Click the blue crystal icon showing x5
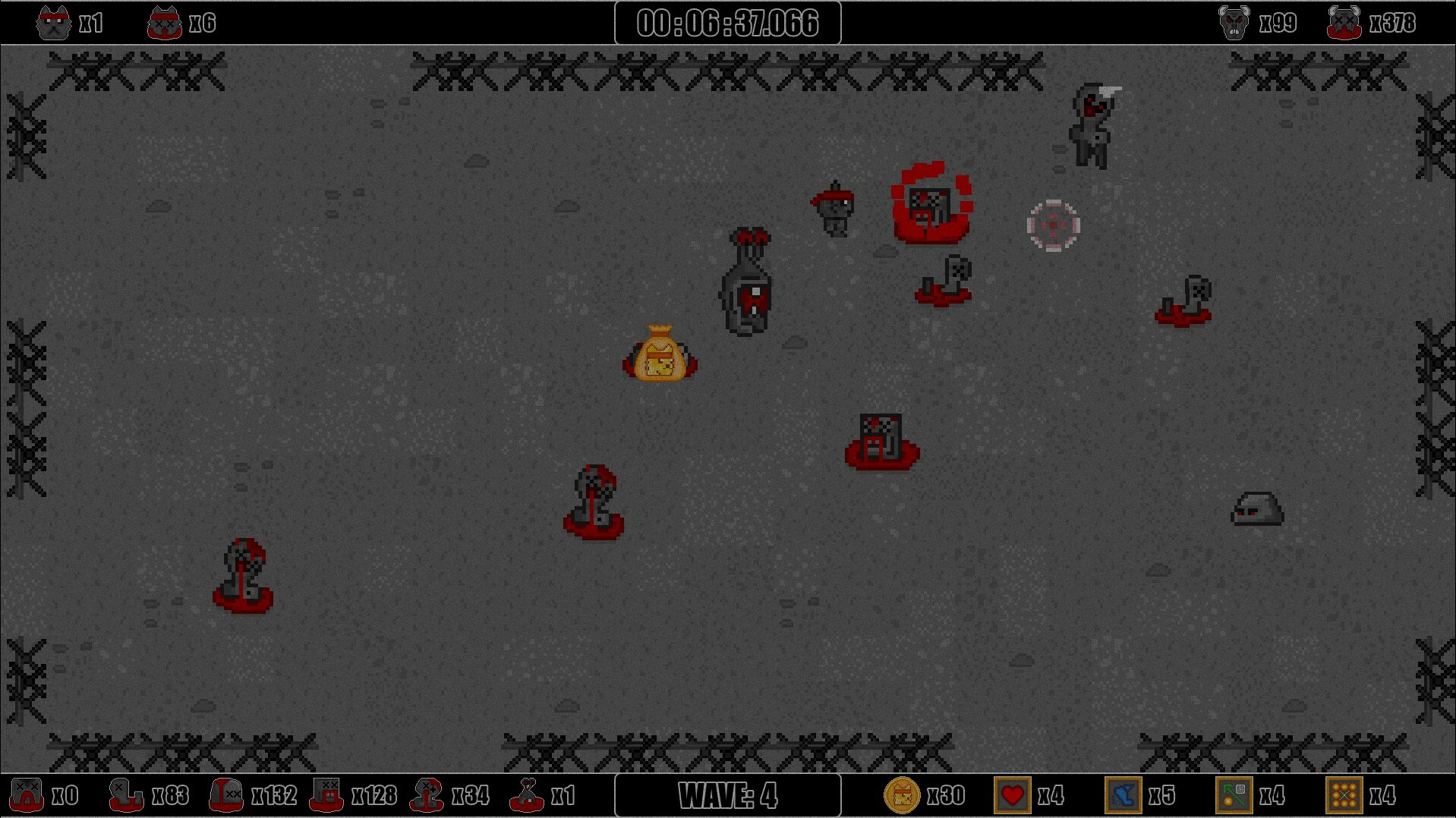The width and height of the screenshot is (1456, 818). click(x=1124, y=796)
